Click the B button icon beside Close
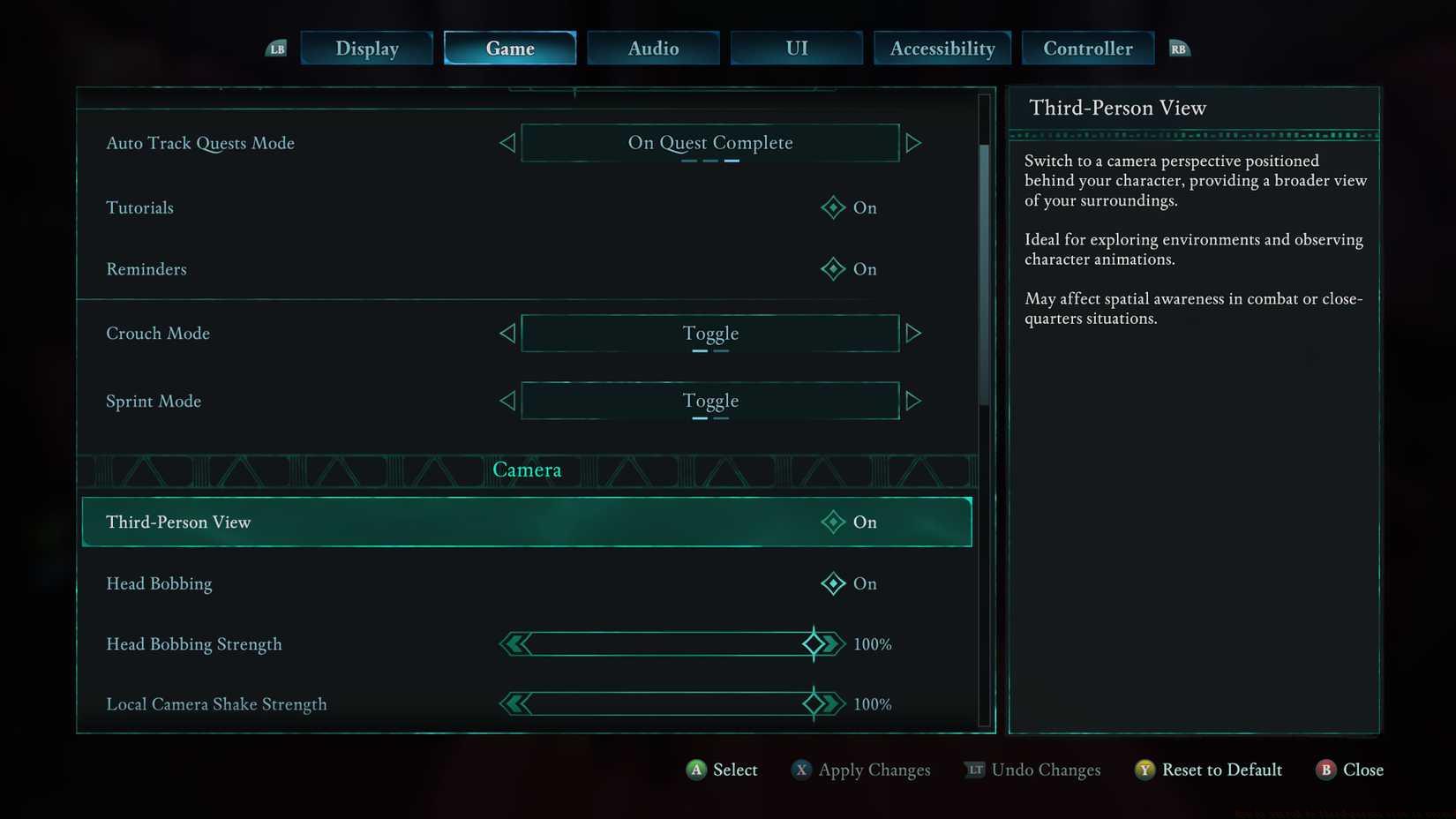Image resolution: width=1456 pixels, height=819 pixels. click(x=1328, y=770)
